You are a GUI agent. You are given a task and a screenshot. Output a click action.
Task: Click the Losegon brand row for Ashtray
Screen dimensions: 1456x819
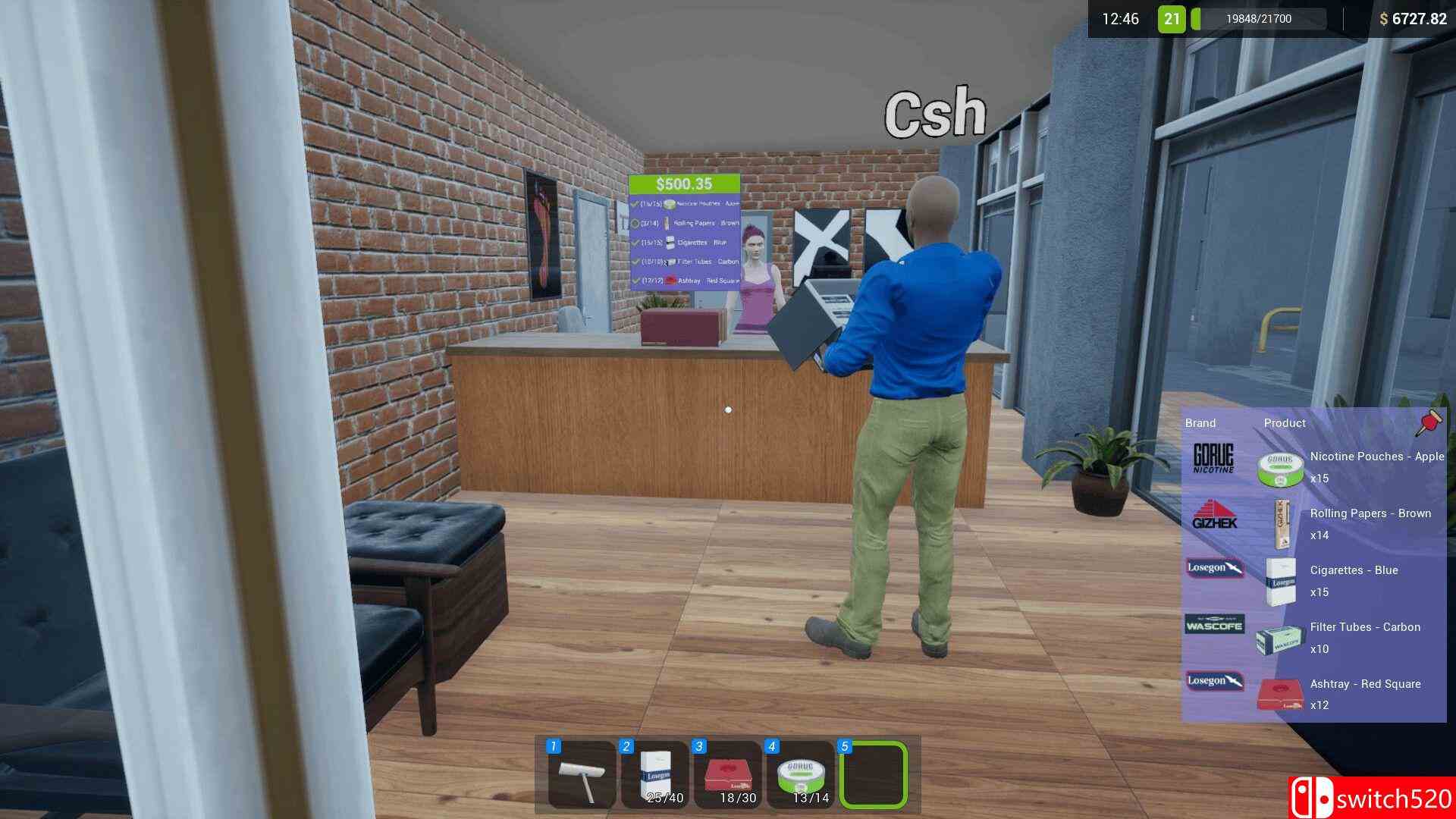click(1214, 682)
